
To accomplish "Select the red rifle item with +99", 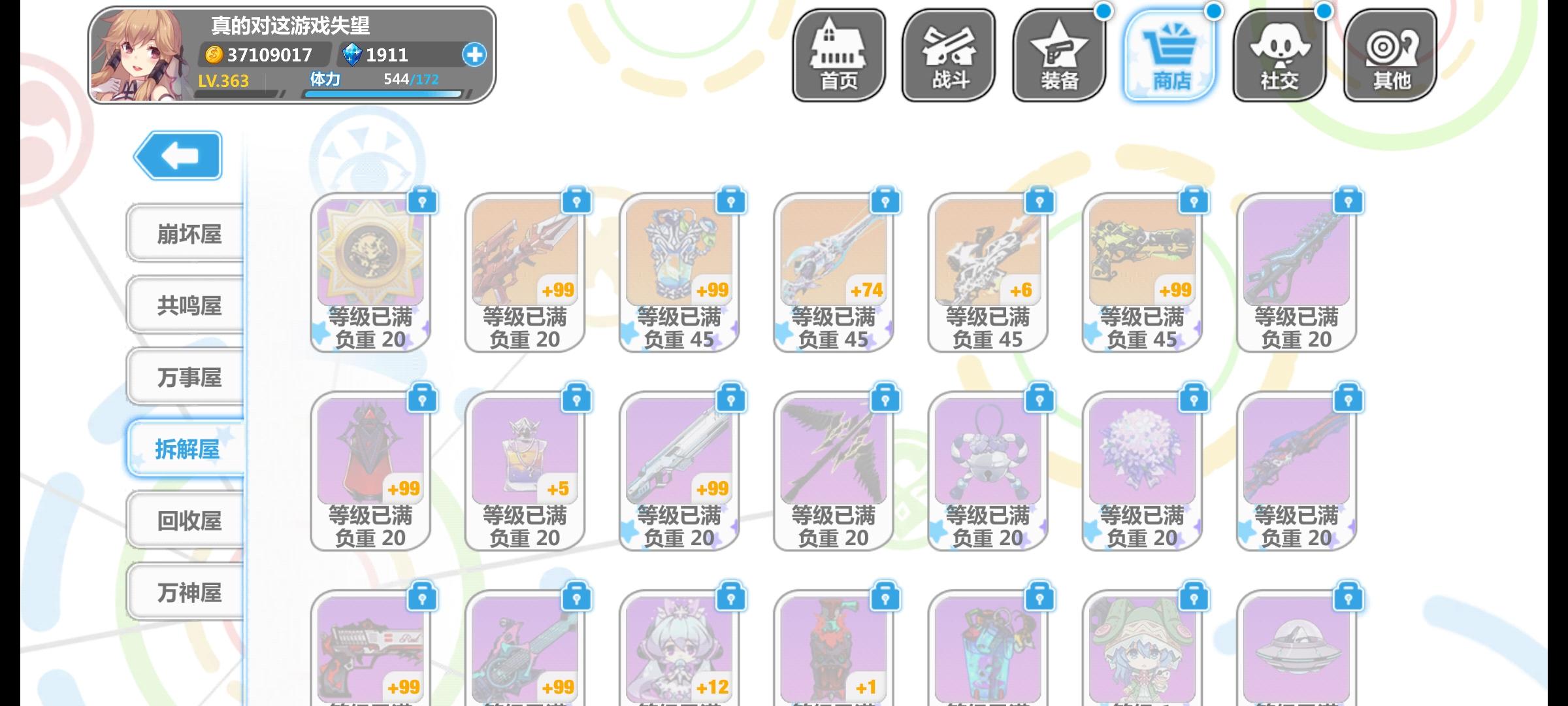I will coord(523,258).
